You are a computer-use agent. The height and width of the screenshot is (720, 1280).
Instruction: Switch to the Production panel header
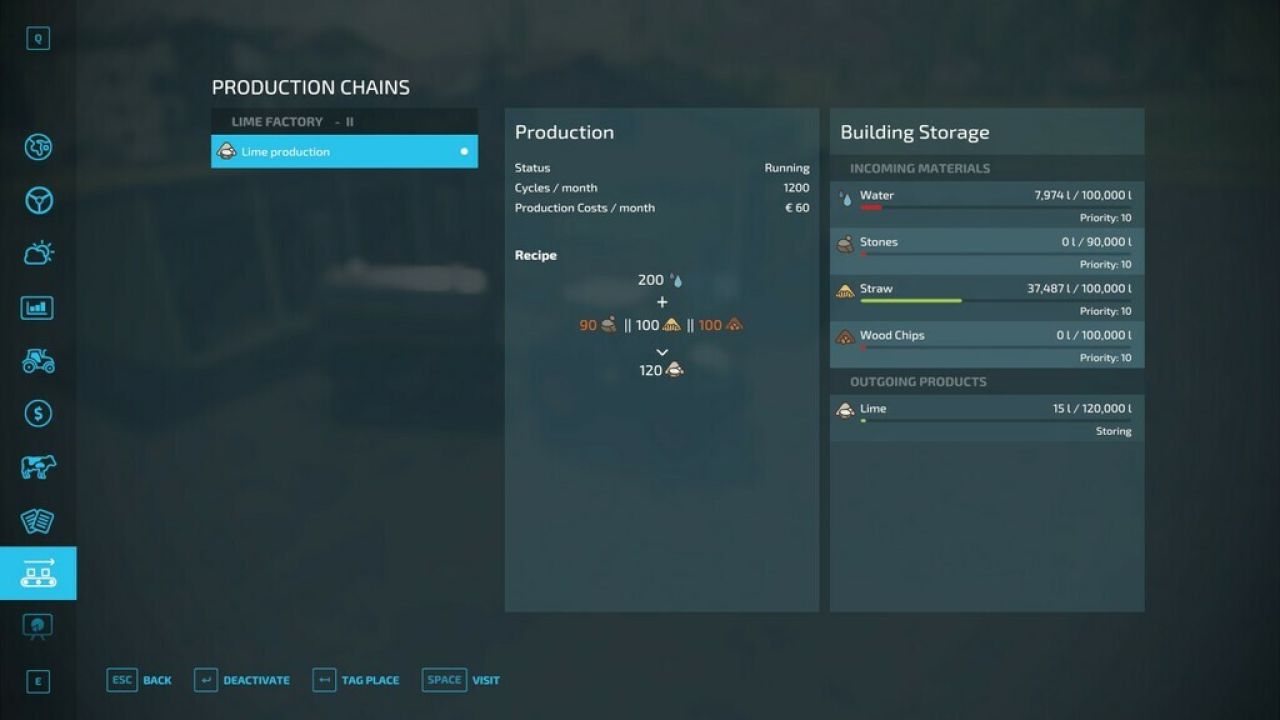pyautogui.click(x=564, y=131)
